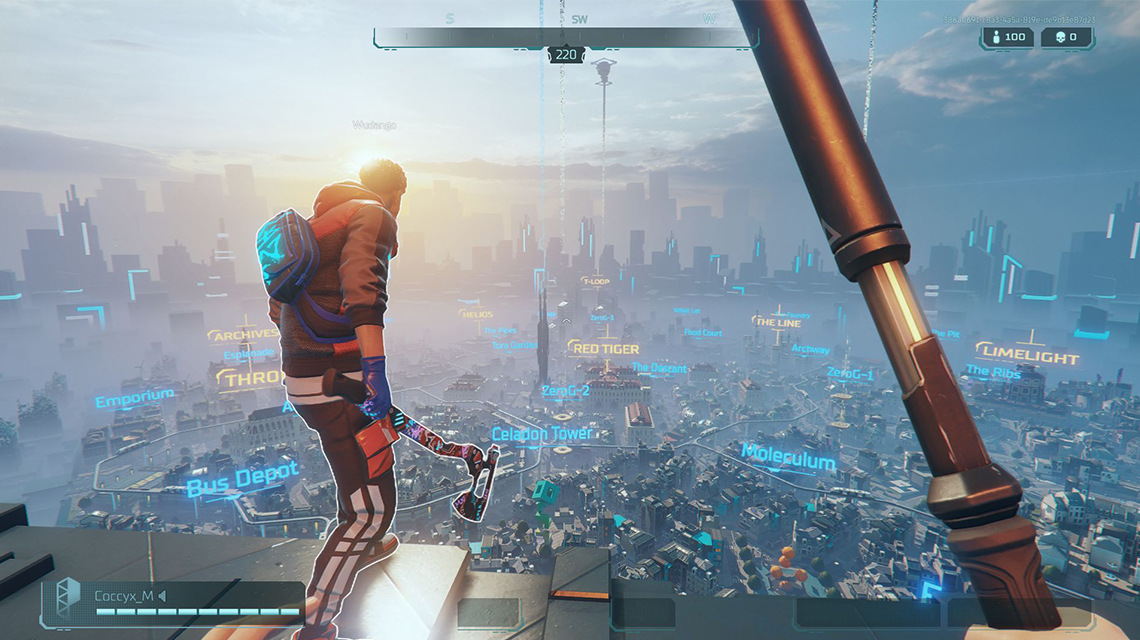This screenshot has width=1140, height=640.
Task: Pick the Food Court location label
Action: point(703,333)
